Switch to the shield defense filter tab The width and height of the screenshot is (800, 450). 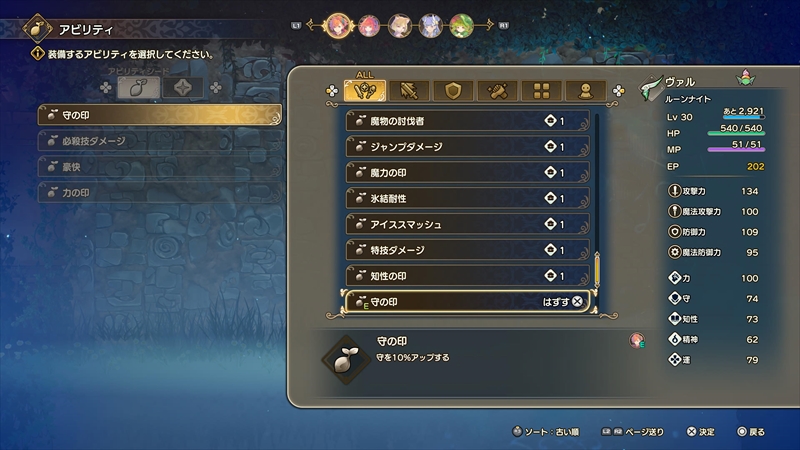(x=453, y=91)
